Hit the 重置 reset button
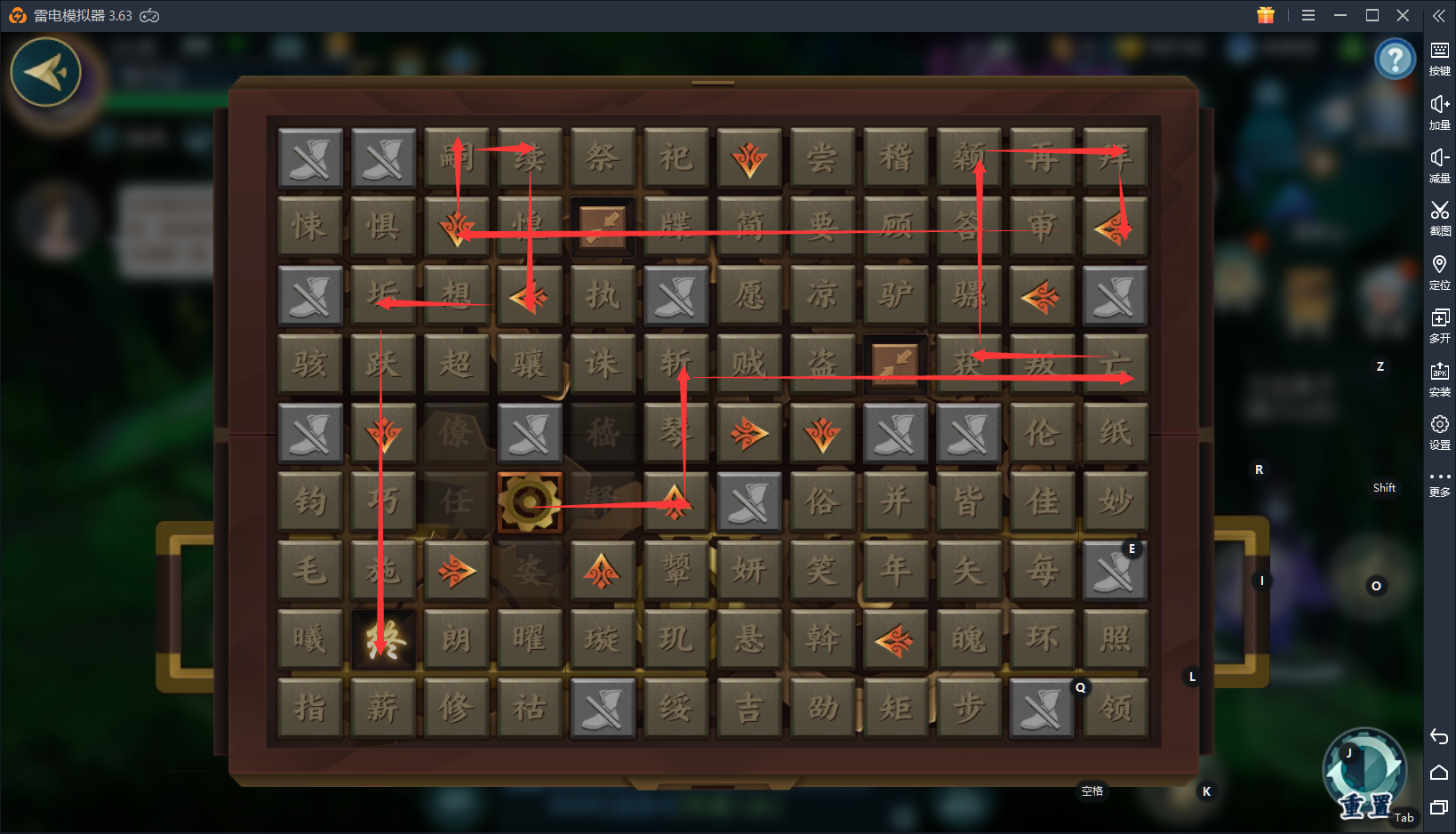The image size is (1456, 834). point(1364,775)
